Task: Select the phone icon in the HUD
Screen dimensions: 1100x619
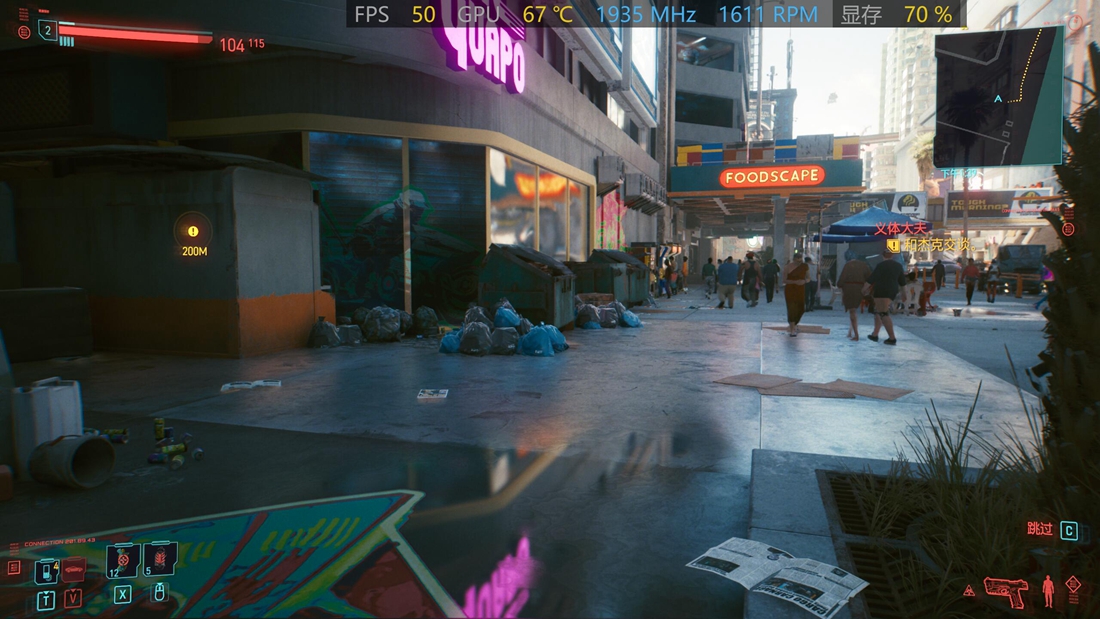Action: [46, 571]
